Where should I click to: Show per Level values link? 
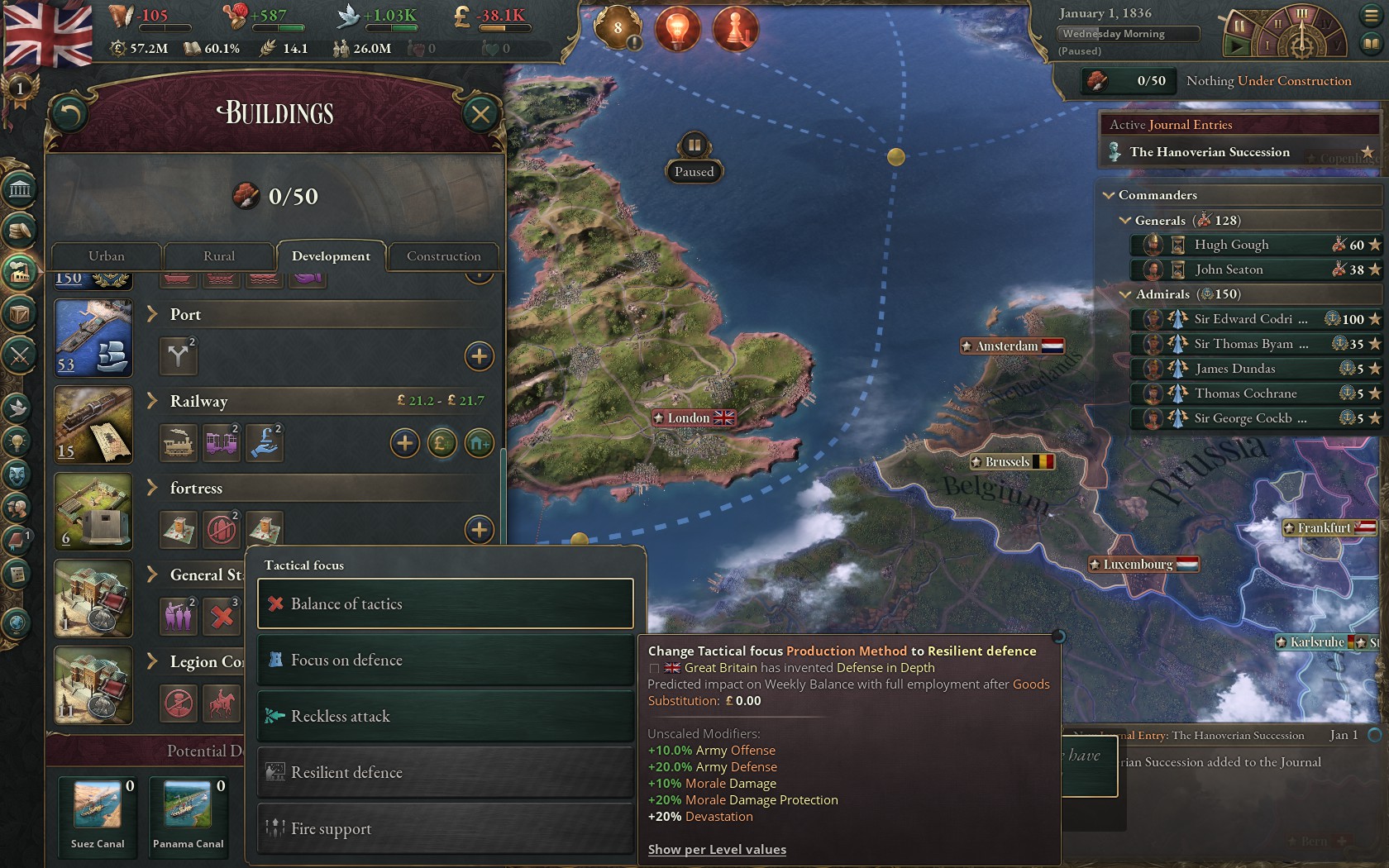[x=717, y=849]
